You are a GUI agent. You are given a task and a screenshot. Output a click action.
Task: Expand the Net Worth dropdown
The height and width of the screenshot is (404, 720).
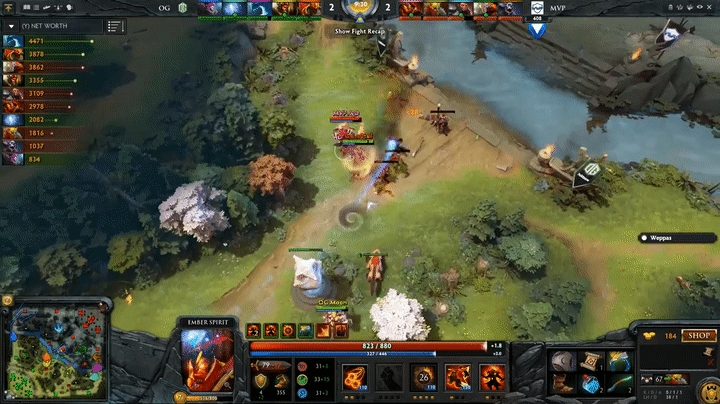[11, 25]
